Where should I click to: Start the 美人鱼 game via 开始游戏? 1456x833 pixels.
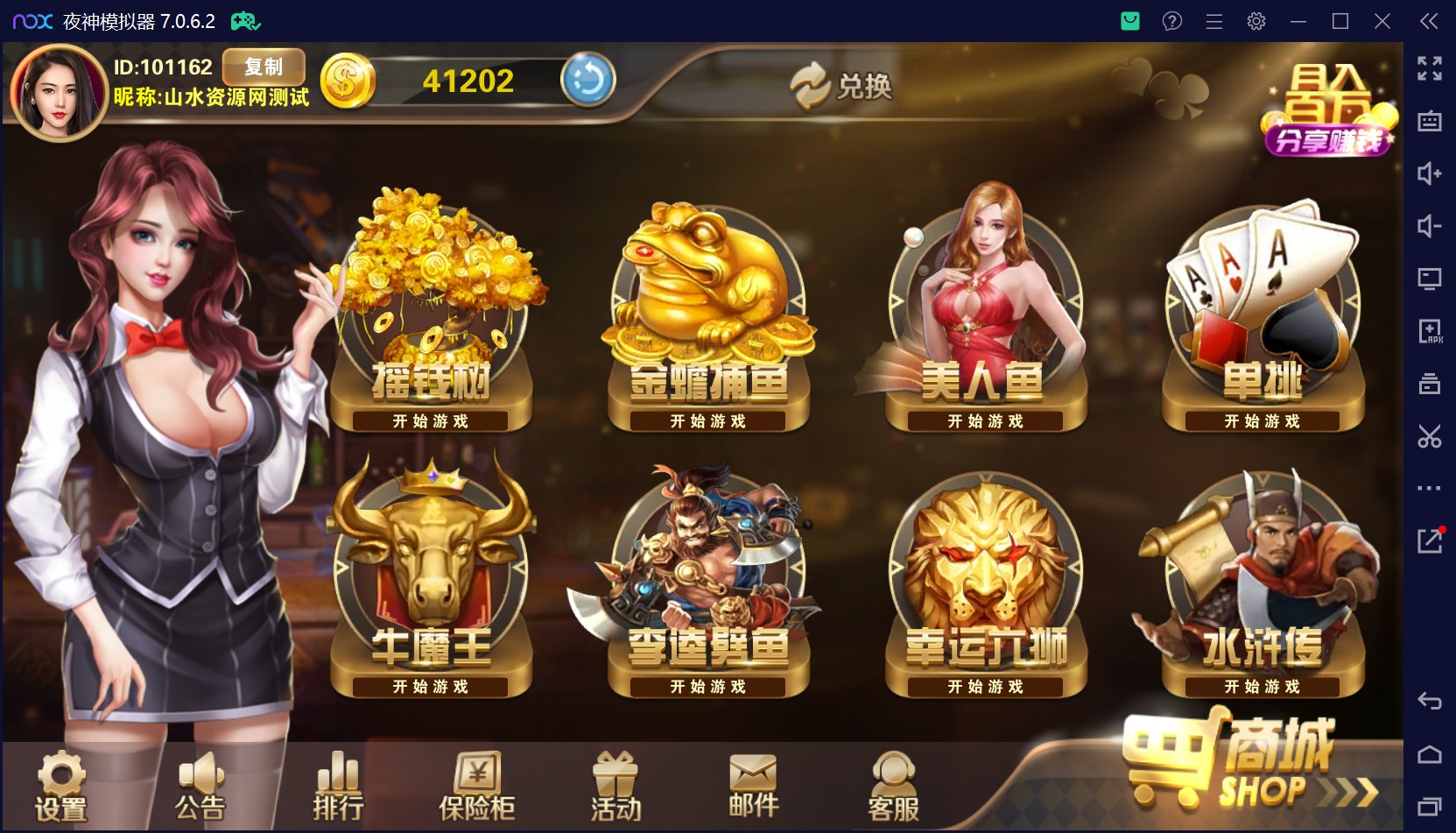coord(984,420)
